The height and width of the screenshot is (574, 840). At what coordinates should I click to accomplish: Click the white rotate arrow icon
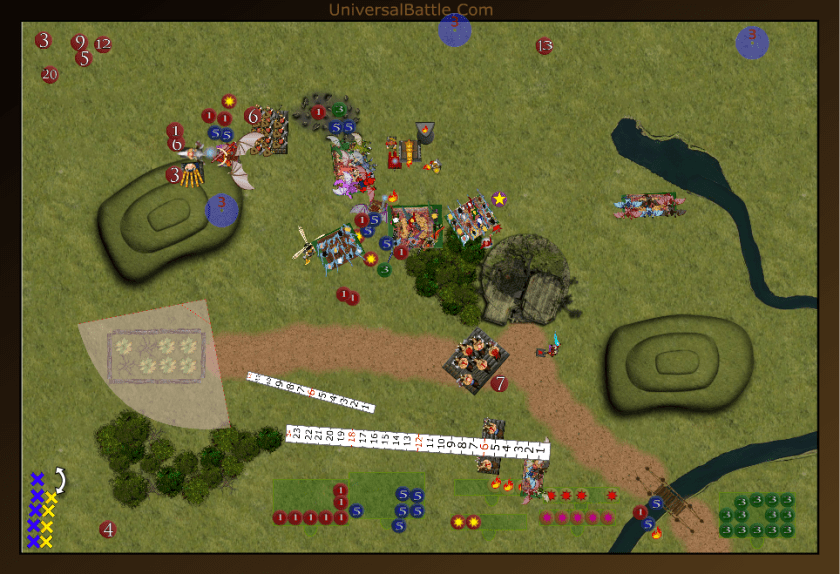(x=59, y=482)
